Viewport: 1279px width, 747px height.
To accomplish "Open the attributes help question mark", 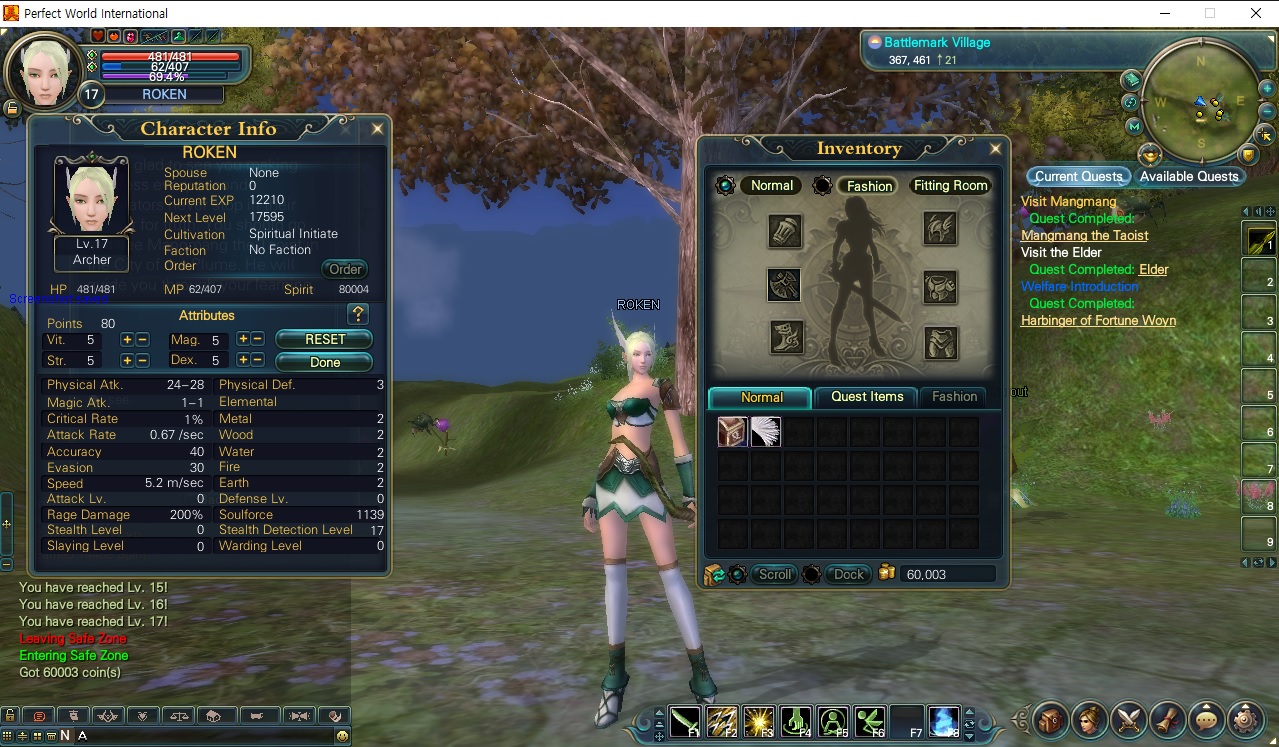I will pyautogui.click(x=357, y=315).
